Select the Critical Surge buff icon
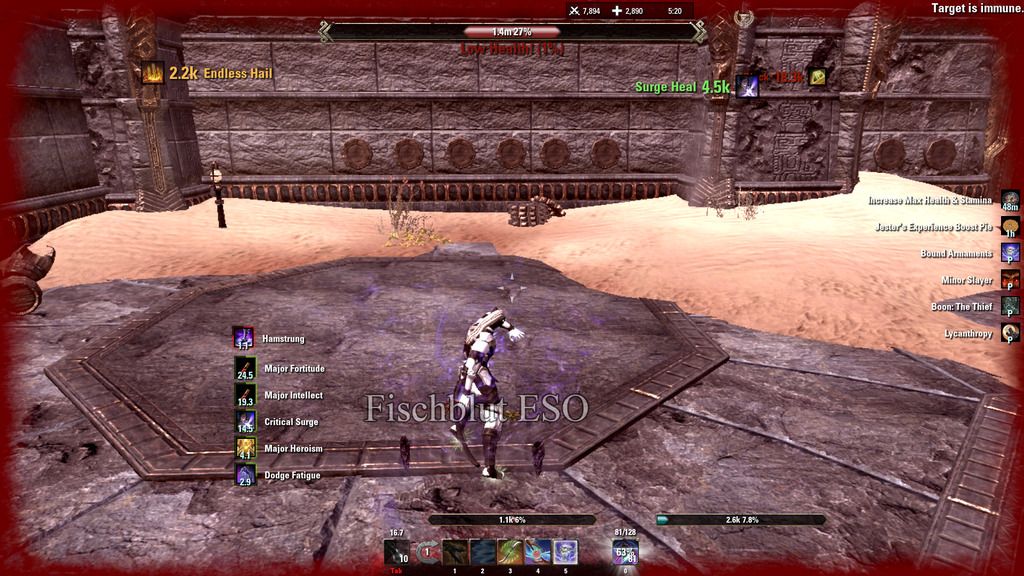This screenshot has width=1024, height=576. point(243,421)
